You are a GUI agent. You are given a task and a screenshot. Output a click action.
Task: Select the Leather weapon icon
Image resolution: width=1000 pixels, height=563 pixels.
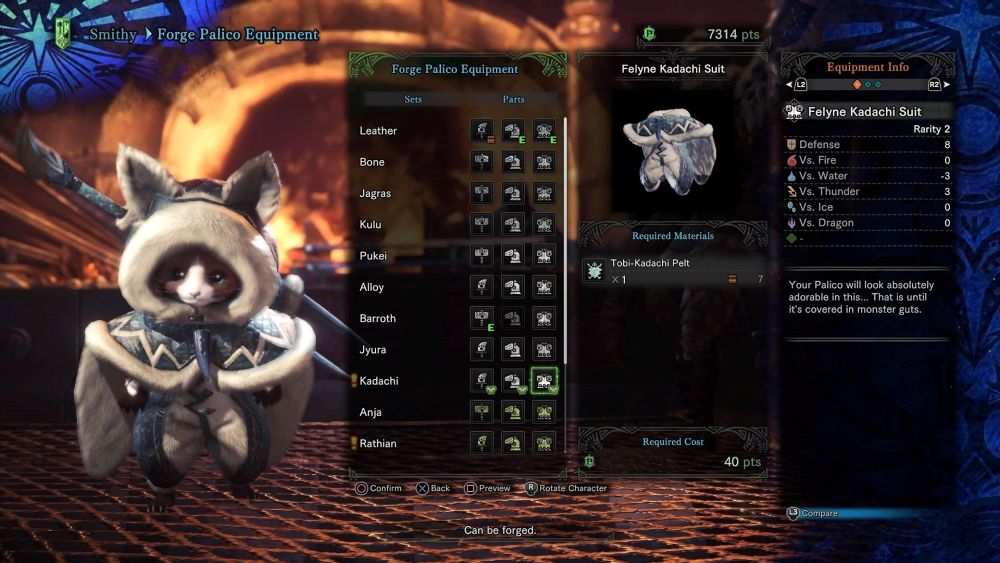point(482,131)
